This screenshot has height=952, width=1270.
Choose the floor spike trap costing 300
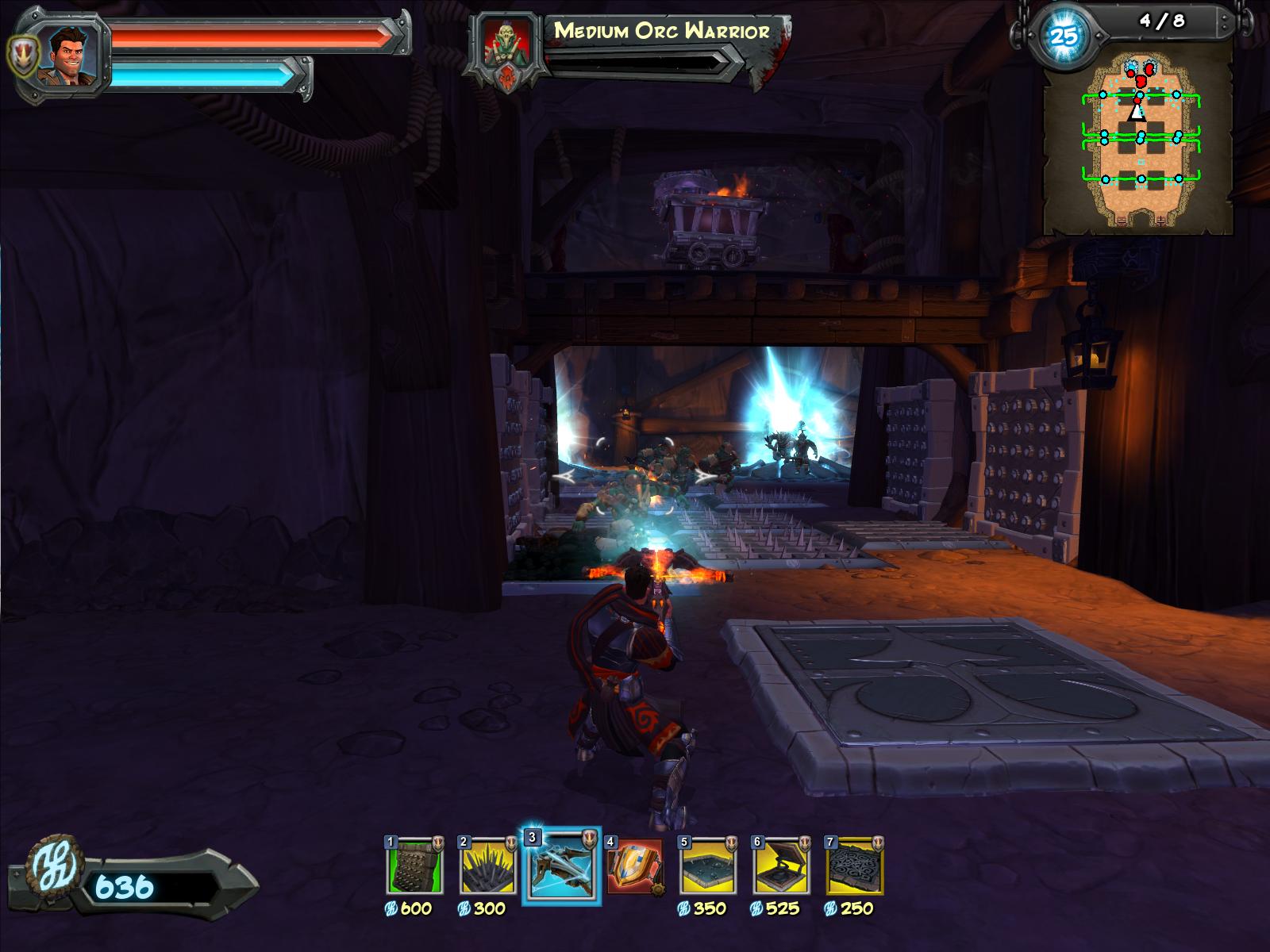tap(487, 867)
